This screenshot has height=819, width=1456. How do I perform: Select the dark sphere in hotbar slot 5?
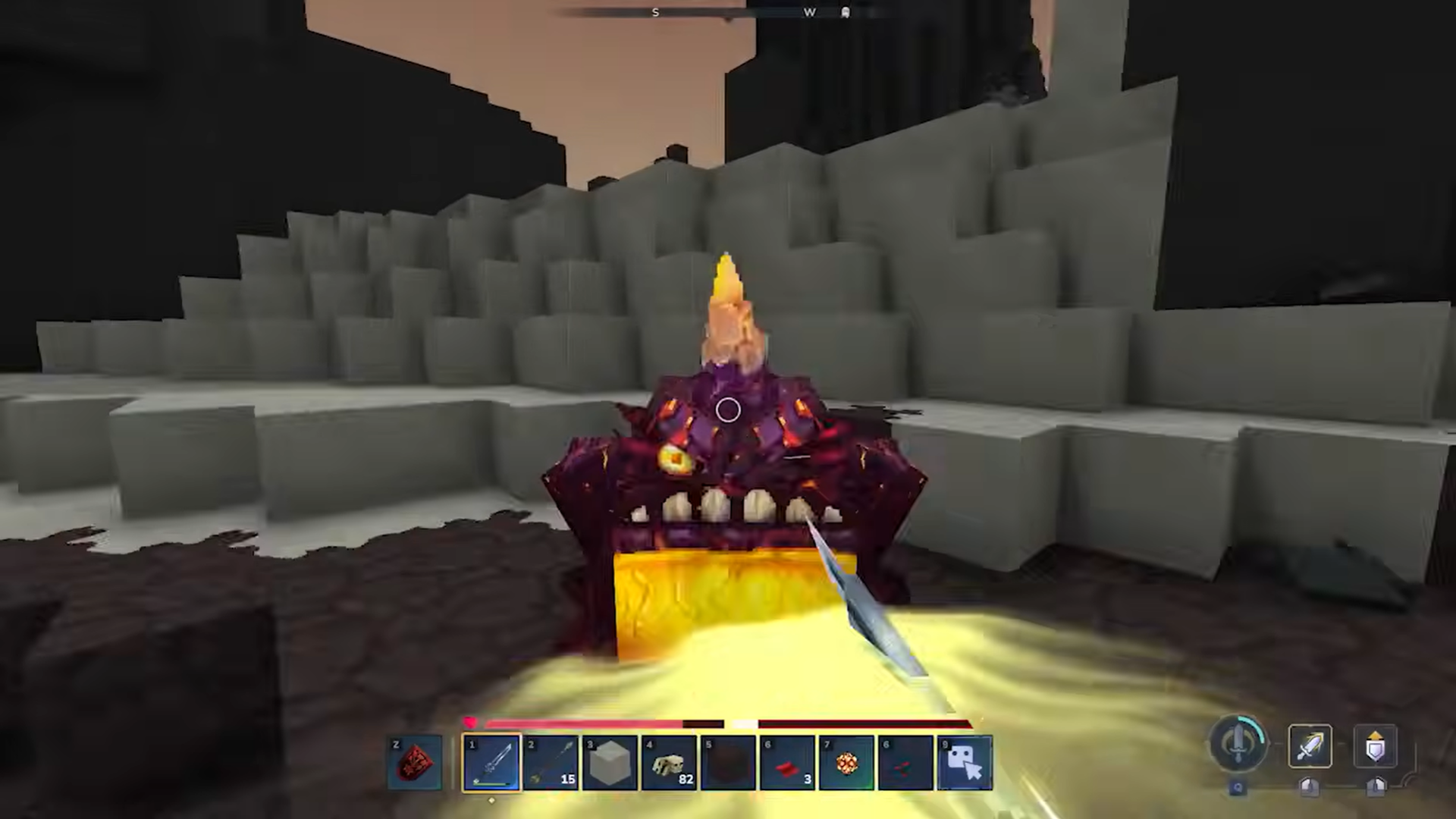coord(728,761)
